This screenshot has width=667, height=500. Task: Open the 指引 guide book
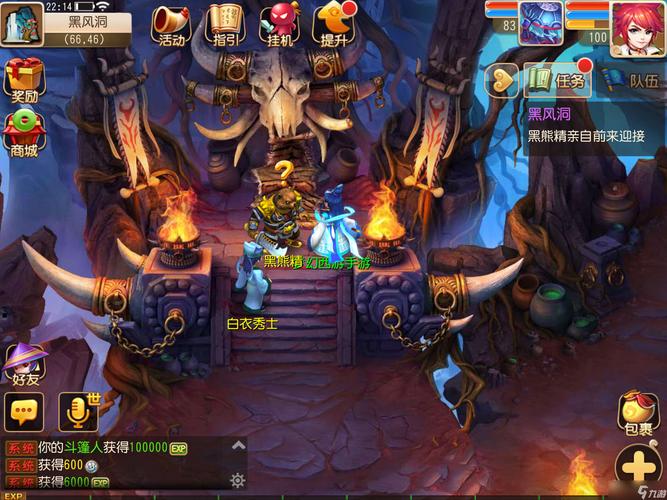click(x=226, y=24)
